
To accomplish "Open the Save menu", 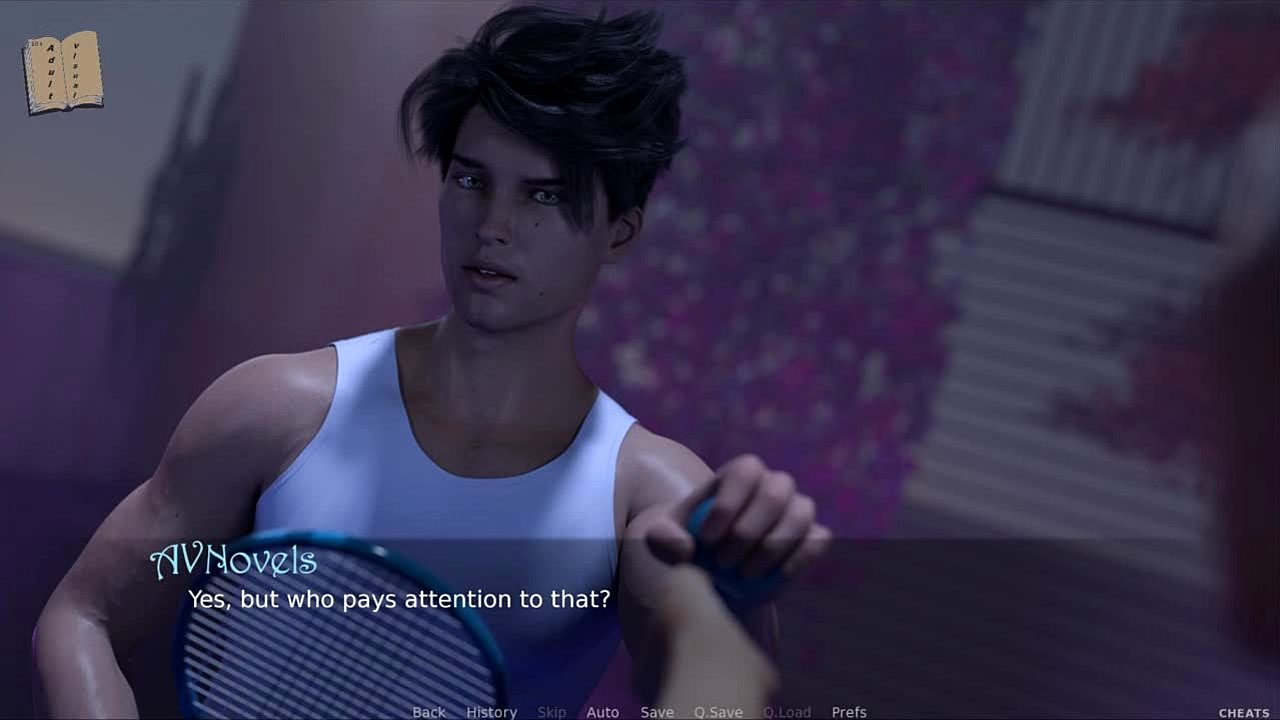I will (x=657, y=712).
